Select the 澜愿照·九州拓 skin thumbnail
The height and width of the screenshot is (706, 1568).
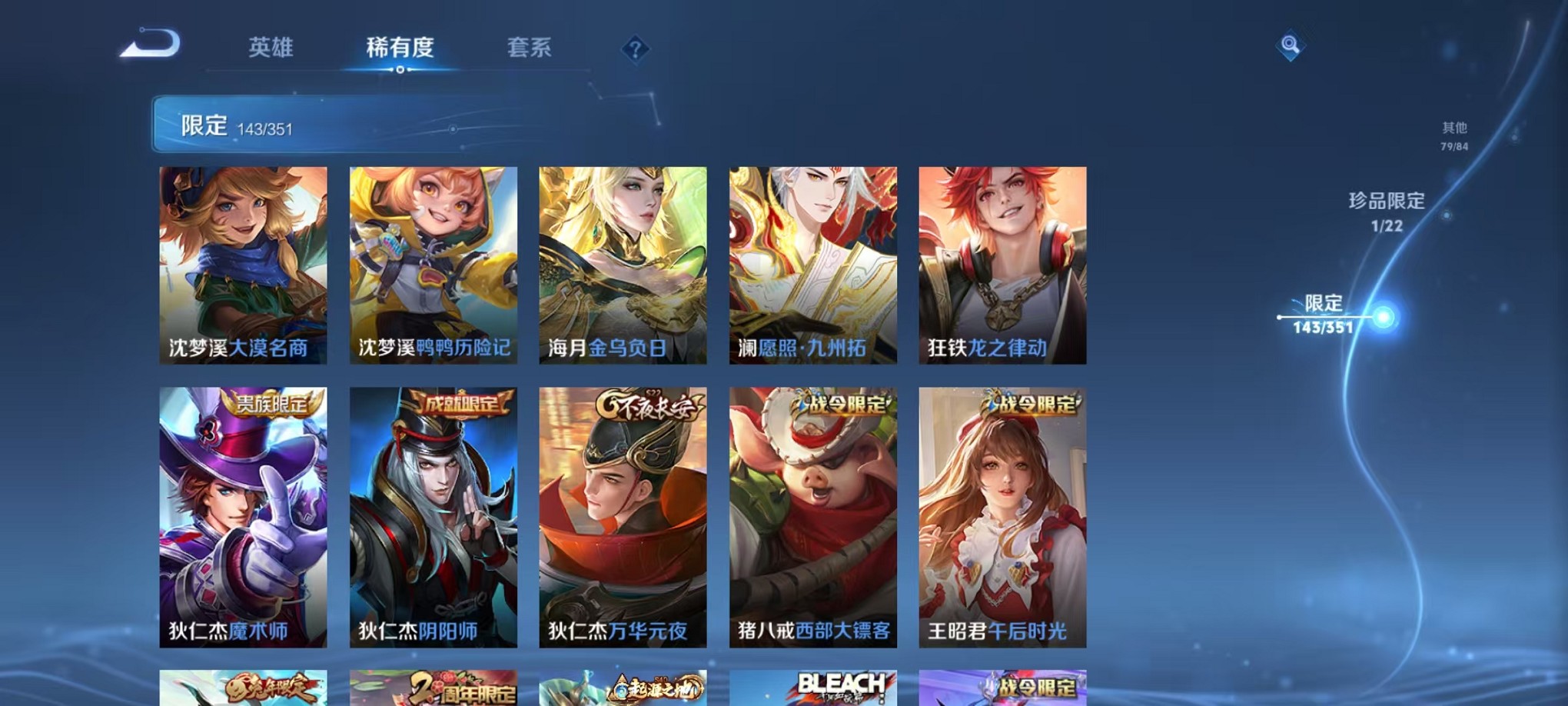[x=811, y=265]
